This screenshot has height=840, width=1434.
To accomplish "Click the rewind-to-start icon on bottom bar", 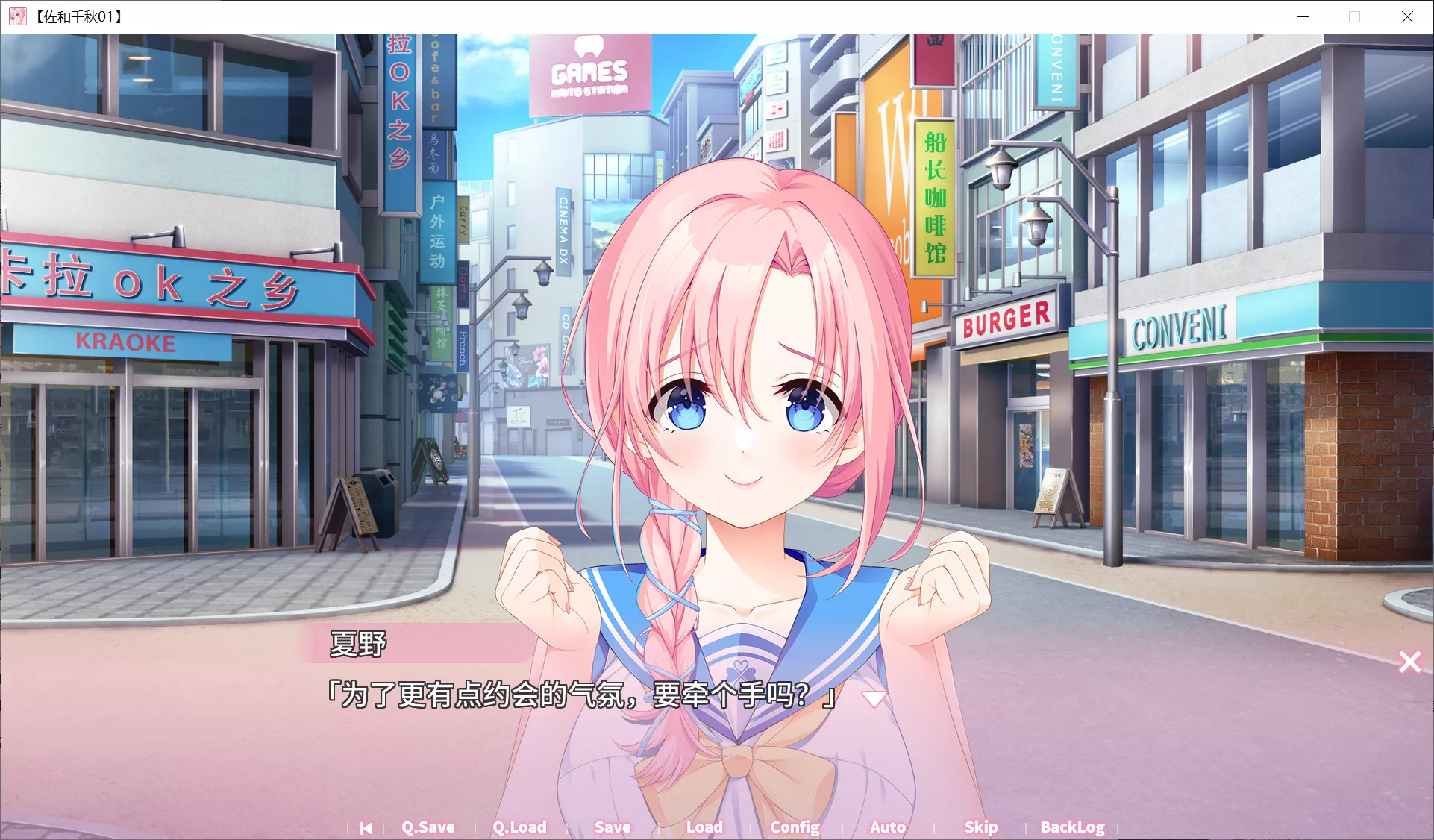I will tap(366, 827).
